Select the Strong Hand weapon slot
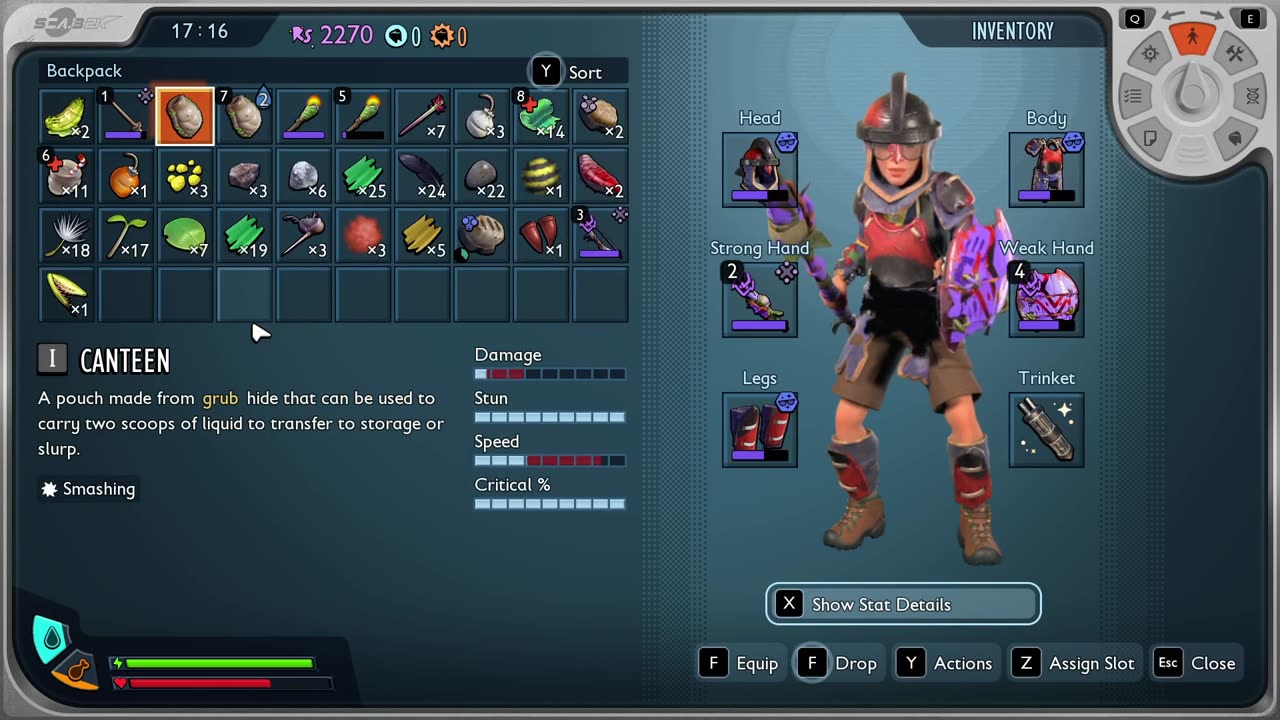 point(759,299)
